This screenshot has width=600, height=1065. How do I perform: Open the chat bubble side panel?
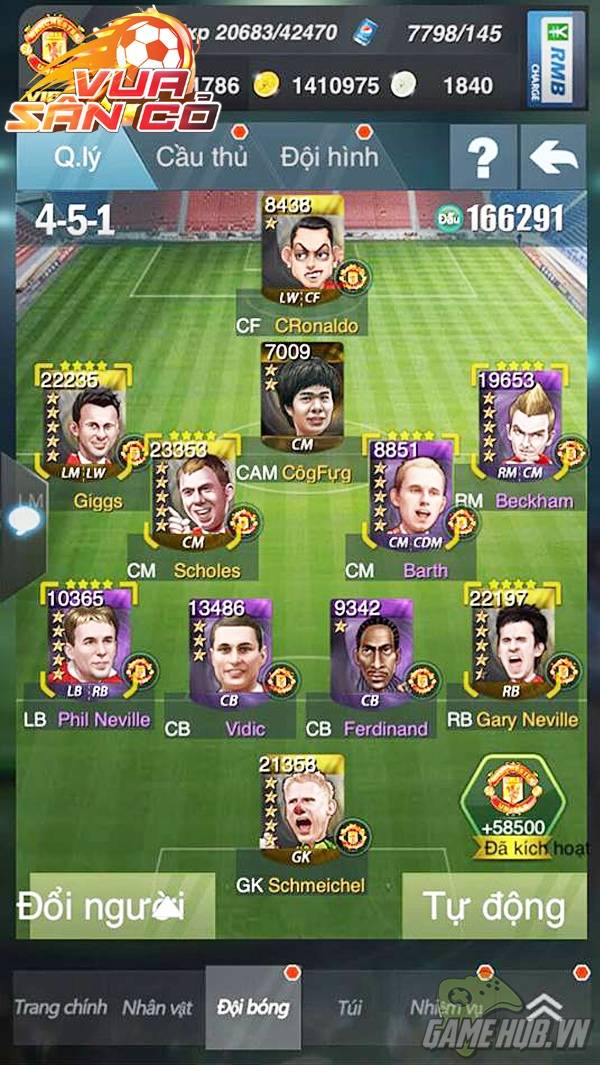[x=23, y=520]
